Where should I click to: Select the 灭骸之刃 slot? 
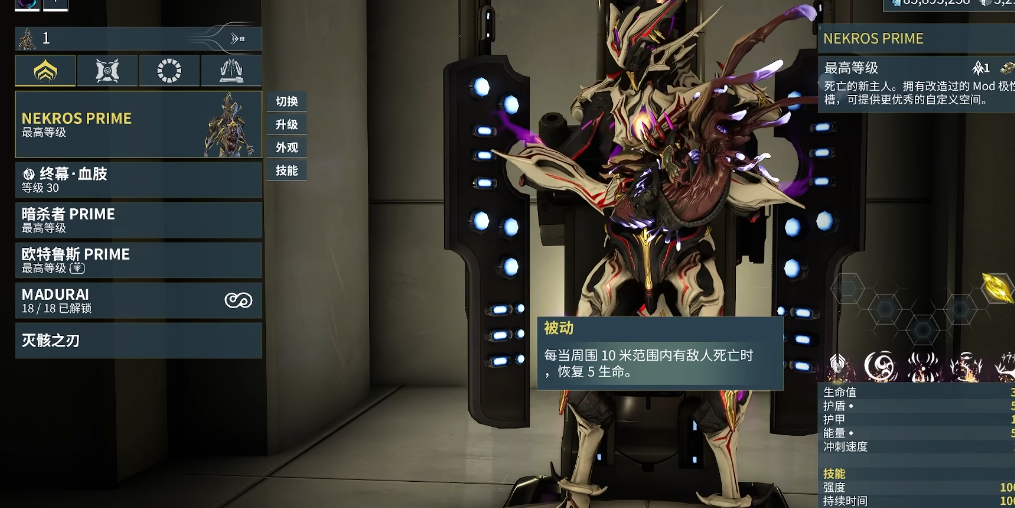click(x=139, y=340)
